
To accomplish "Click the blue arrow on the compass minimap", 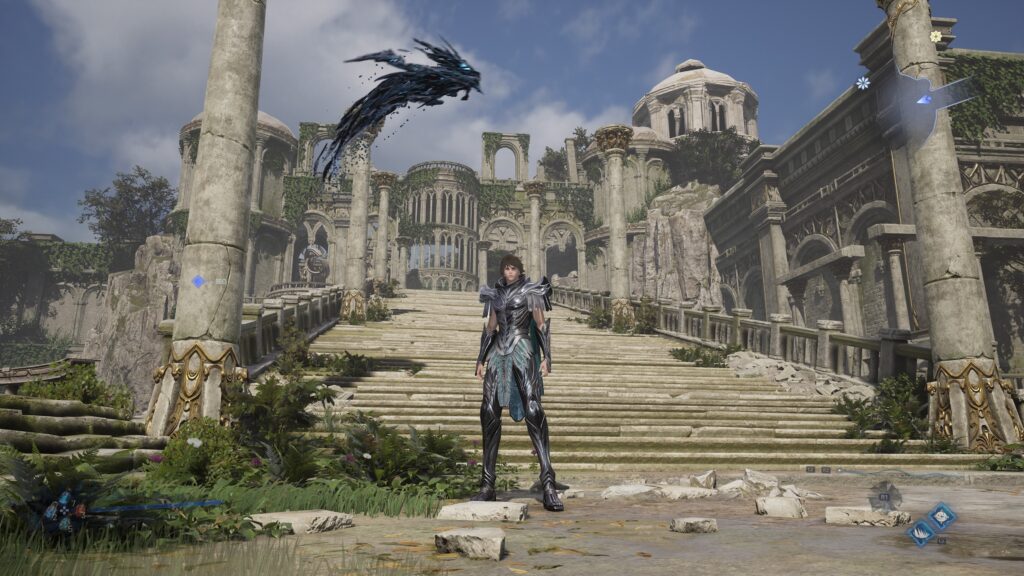I will point(925,99).
